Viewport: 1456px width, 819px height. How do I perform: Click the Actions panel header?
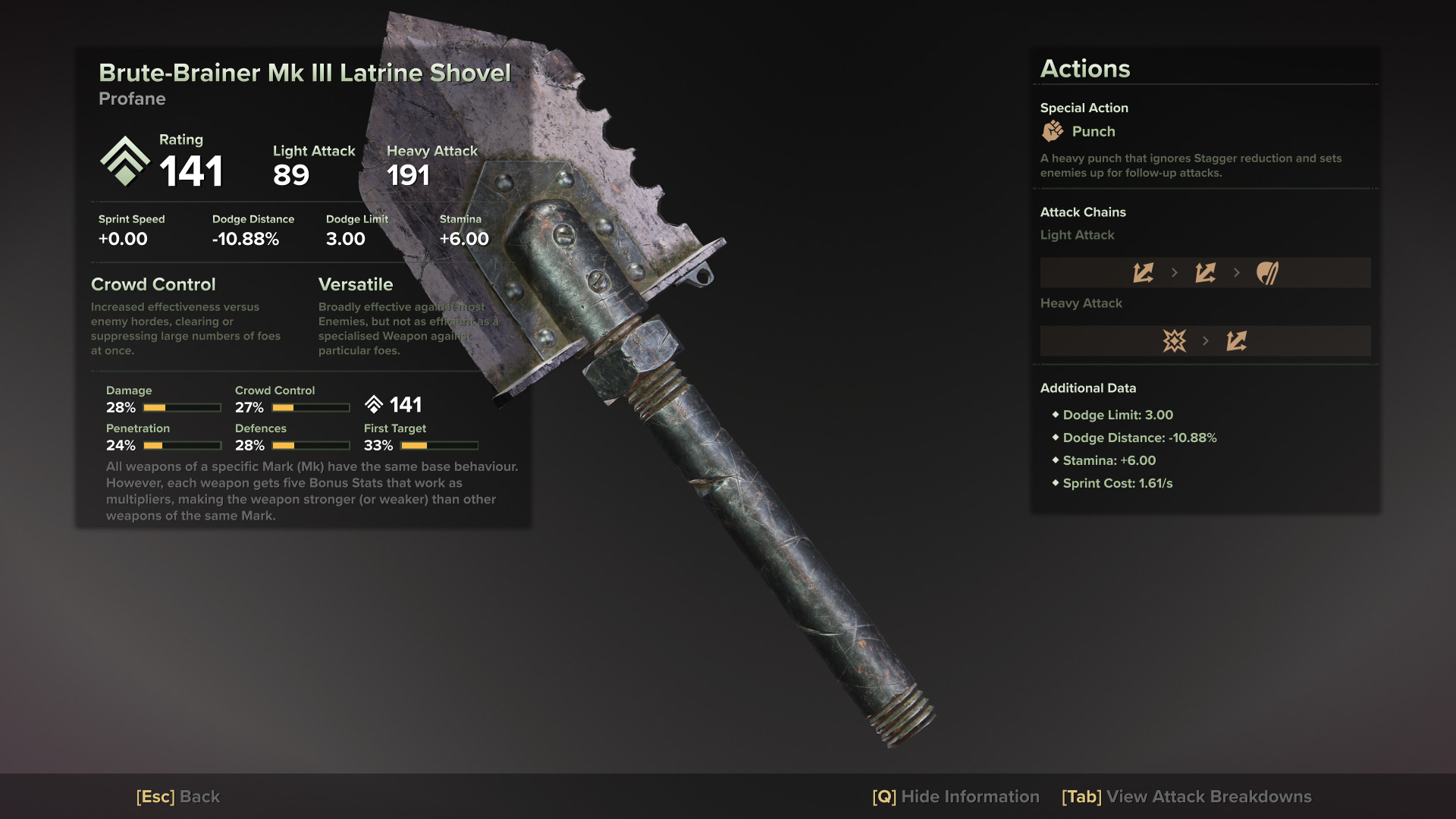1085,68
